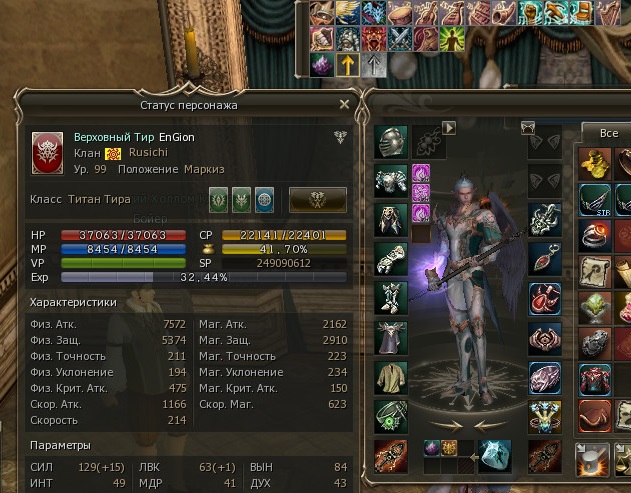Click the small arrow toggle above the character

[x=449, y=128]
